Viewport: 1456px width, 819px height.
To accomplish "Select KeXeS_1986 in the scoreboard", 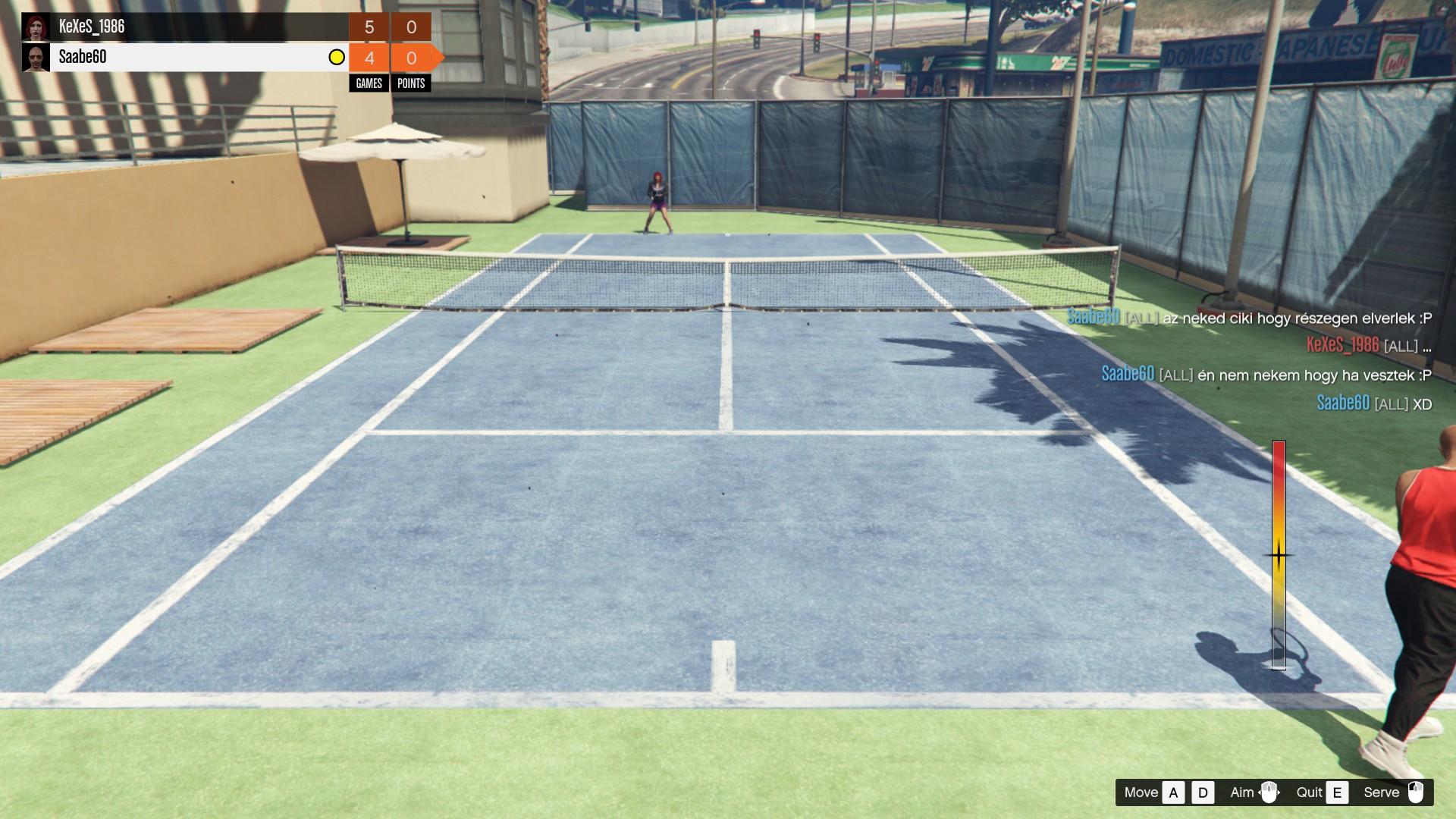I will click(92, 27).
